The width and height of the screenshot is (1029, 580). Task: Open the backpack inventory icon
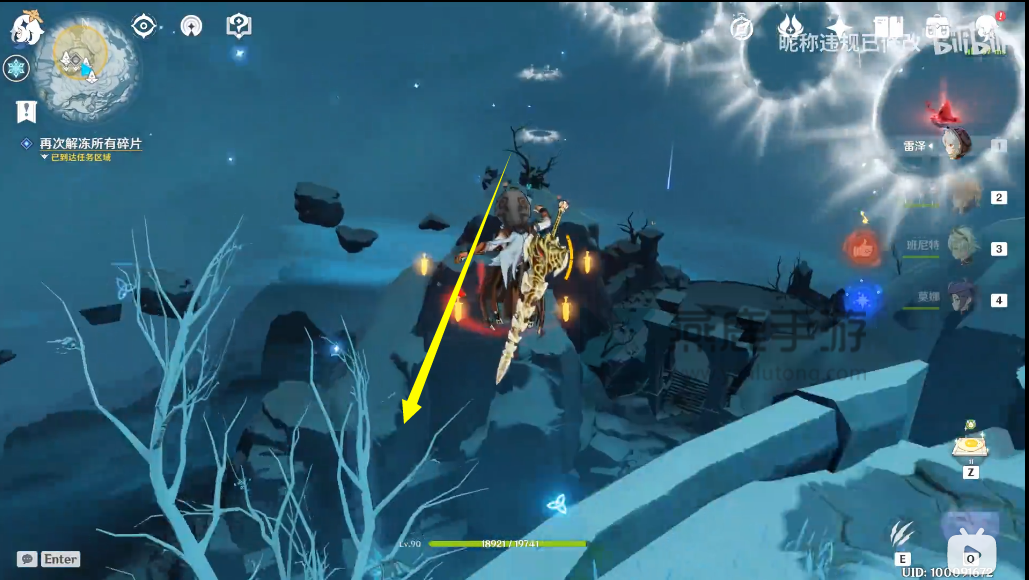click(x=937, y=27)
